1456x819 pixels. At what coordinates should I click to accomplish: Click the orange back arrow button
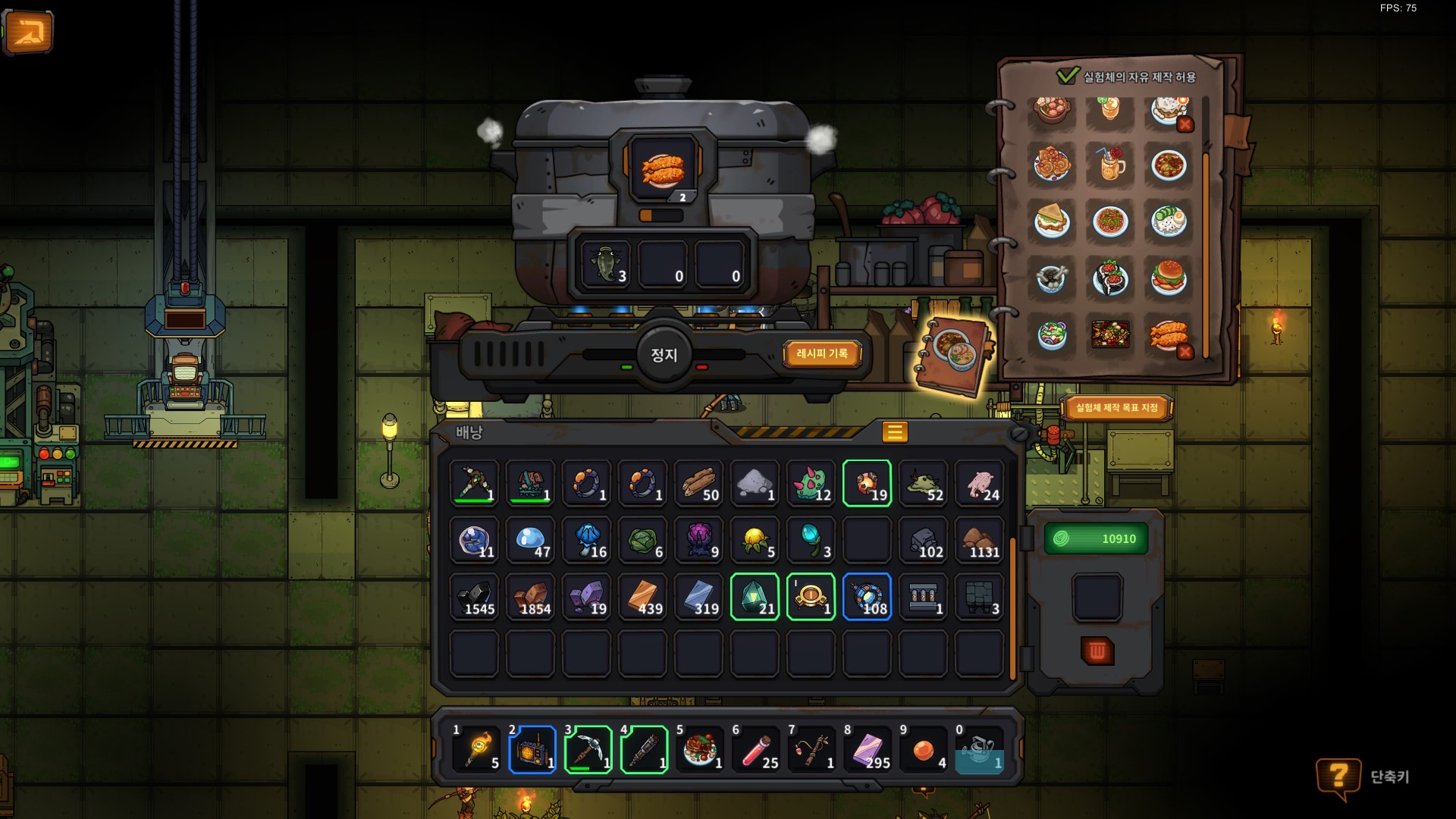click(x=28, y=32)
